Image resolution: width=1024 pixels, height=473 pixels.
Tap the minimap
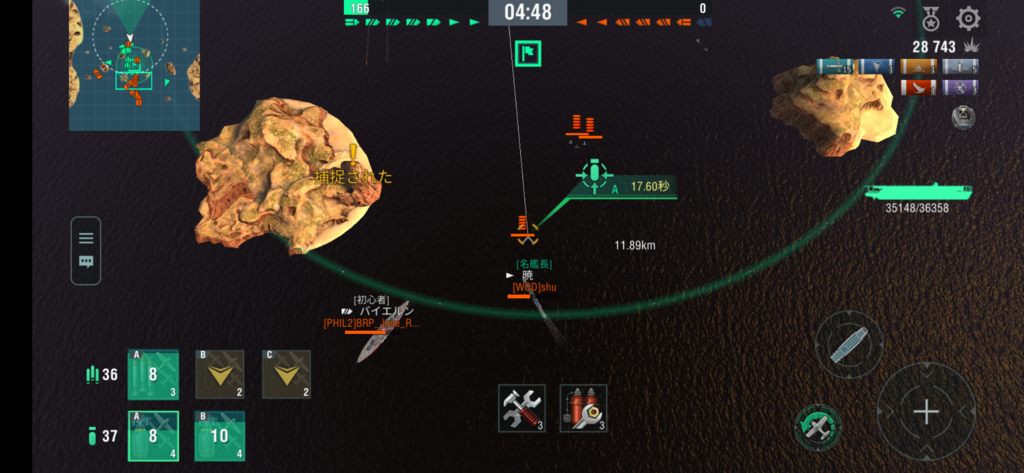click(134, 65)
